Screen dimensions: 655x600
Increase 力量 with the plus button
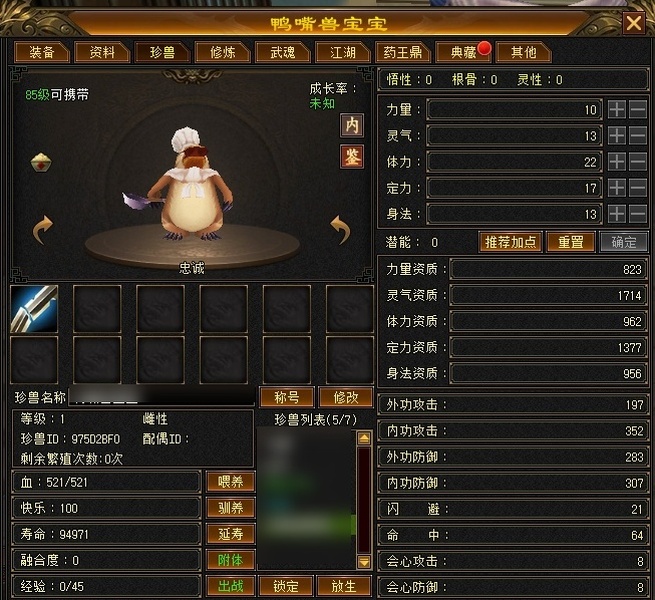pos(616,109)
